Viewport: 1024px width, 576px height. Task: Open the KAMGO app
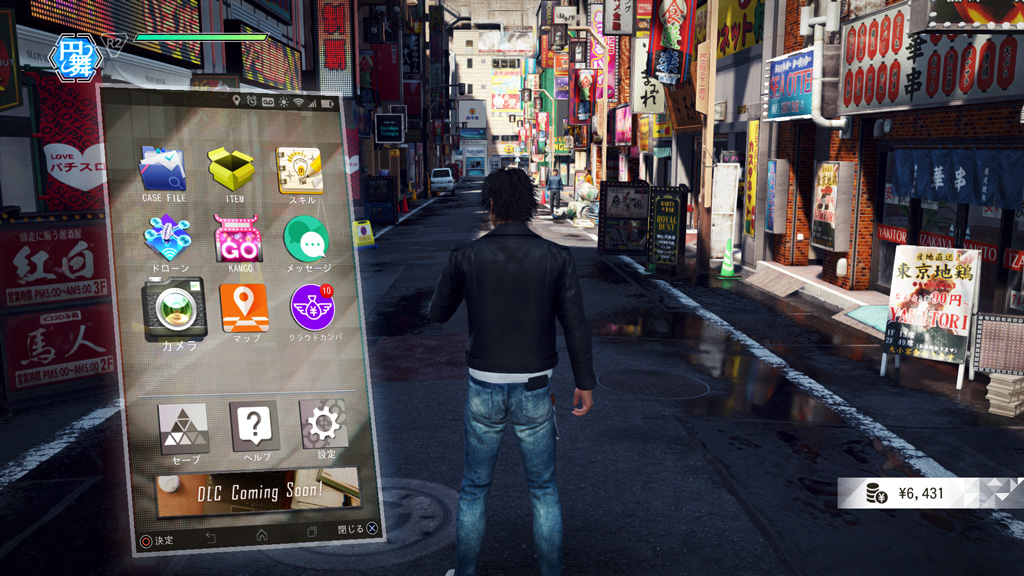pos(238,239)
